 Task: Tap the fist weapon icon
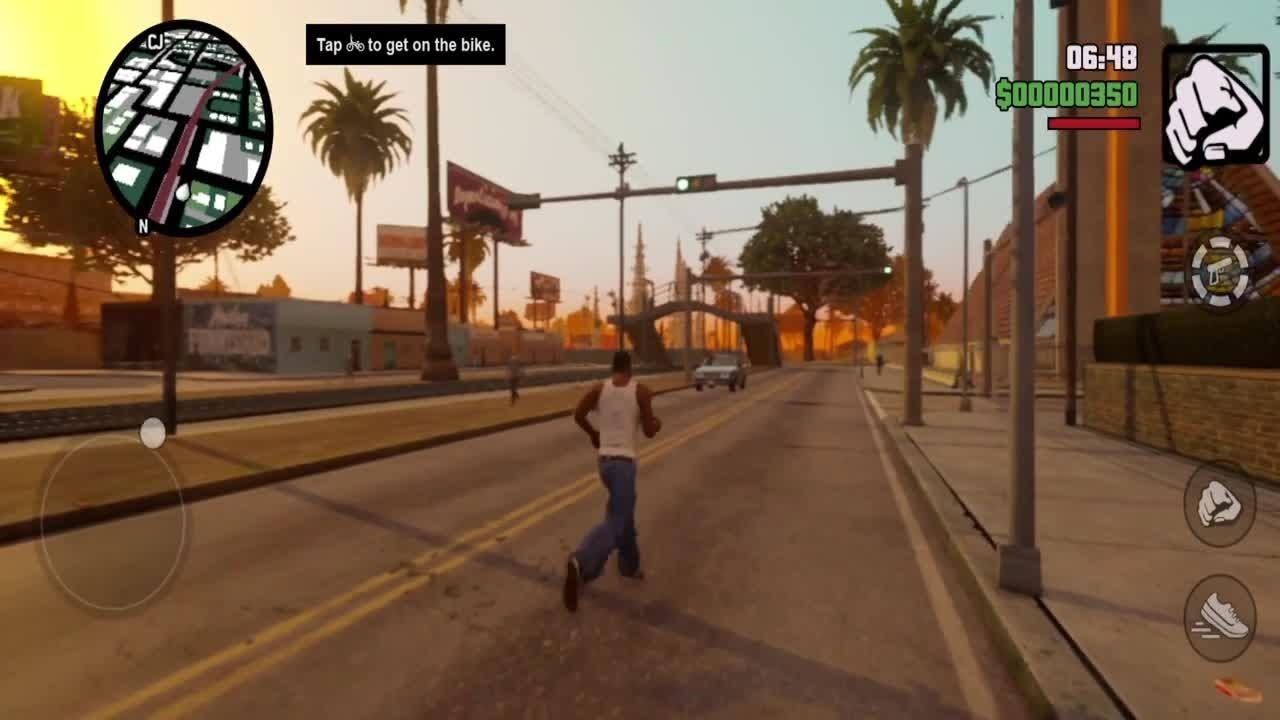click(1215, 105)
